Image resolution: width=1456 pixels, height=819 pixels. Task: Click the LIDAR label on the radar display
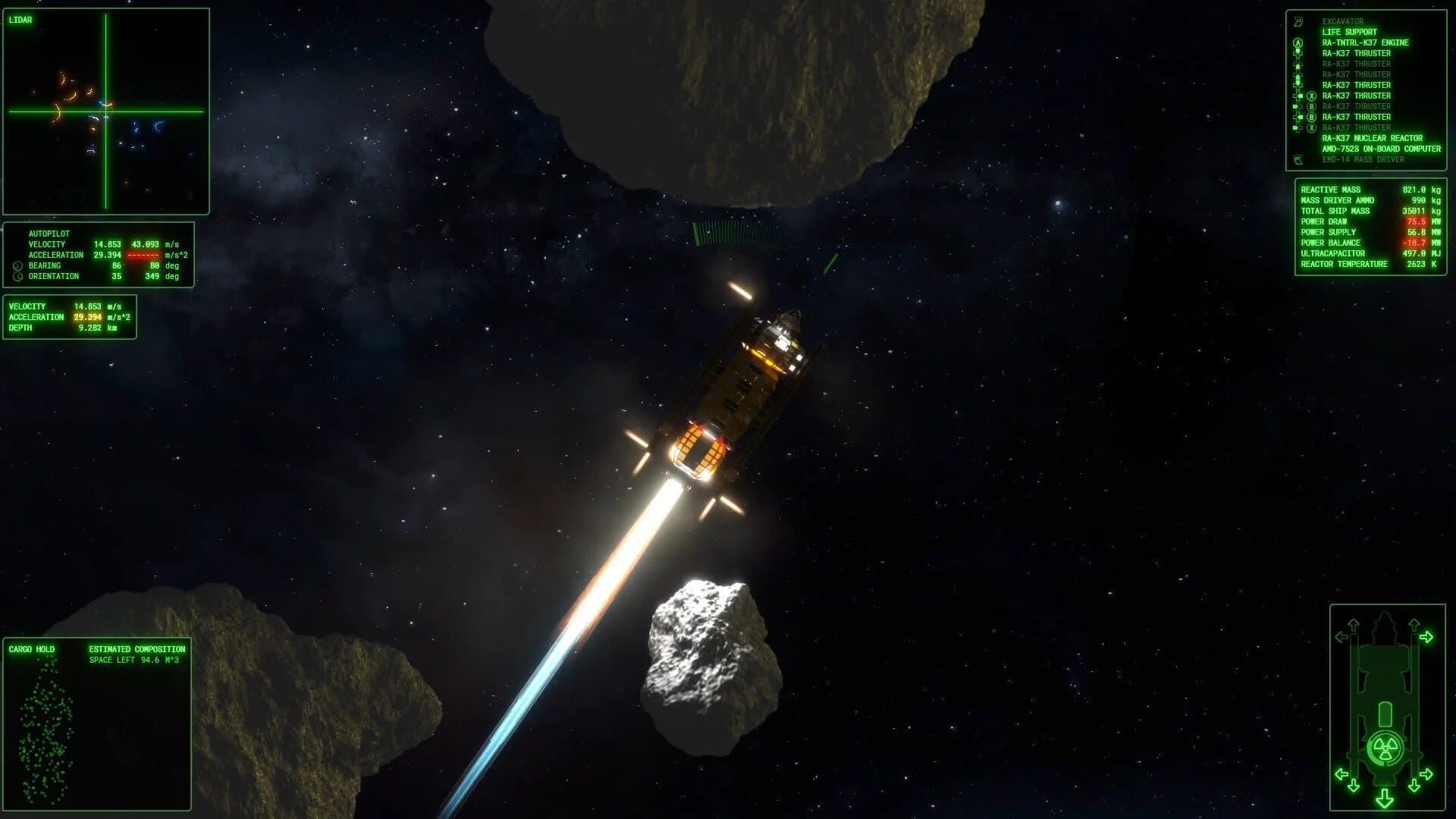point(21,19)
